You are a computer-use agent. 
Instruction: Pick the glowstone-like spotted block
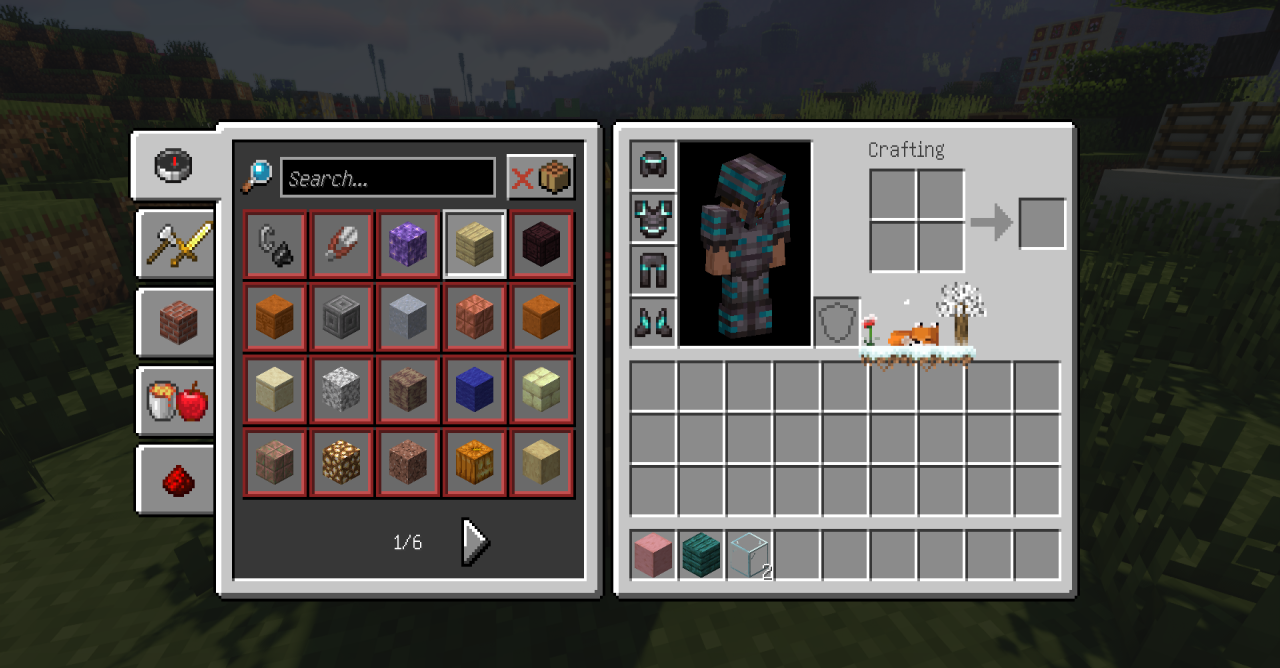[341, 464]
